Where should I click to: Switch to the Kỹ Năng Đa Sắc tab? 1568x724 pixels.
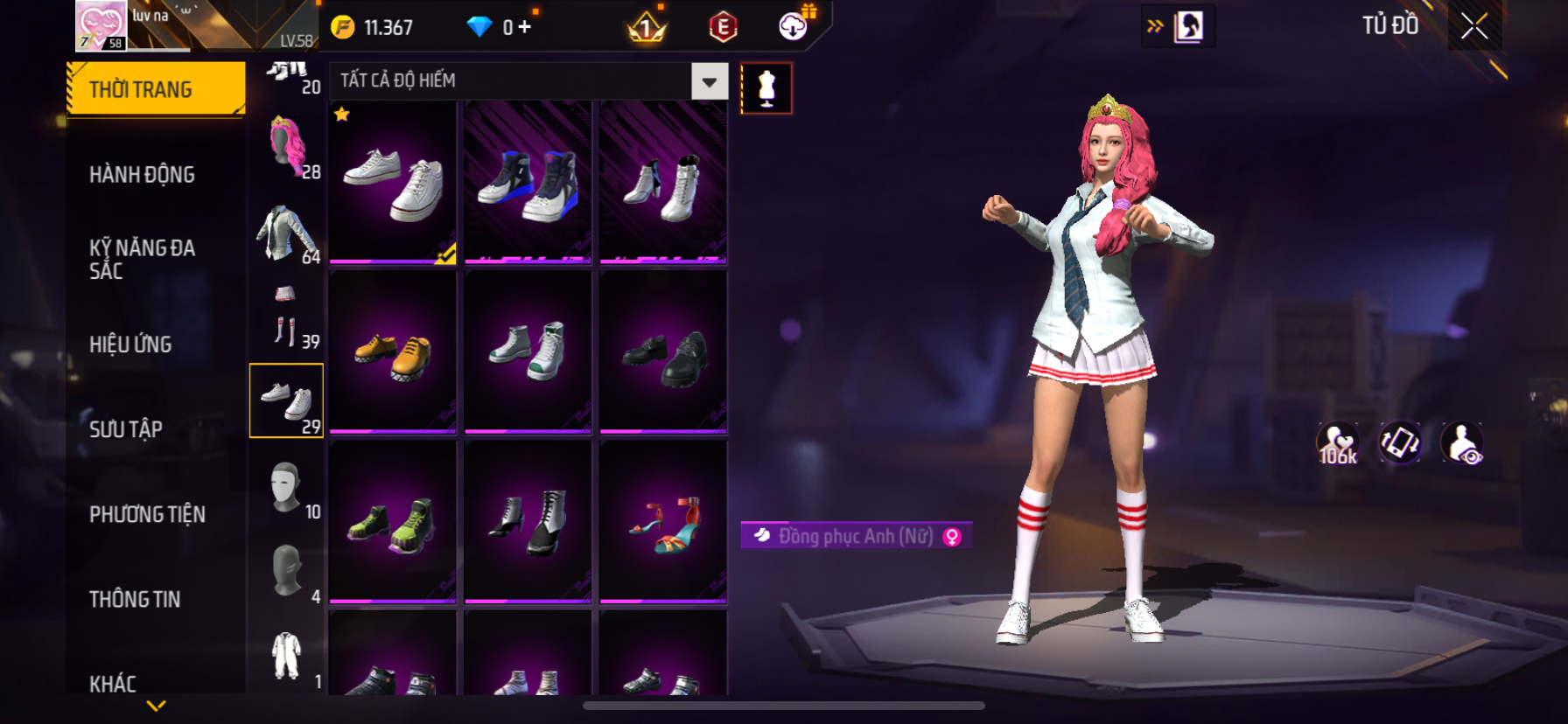pyautogui.click(x=142, y=259)
